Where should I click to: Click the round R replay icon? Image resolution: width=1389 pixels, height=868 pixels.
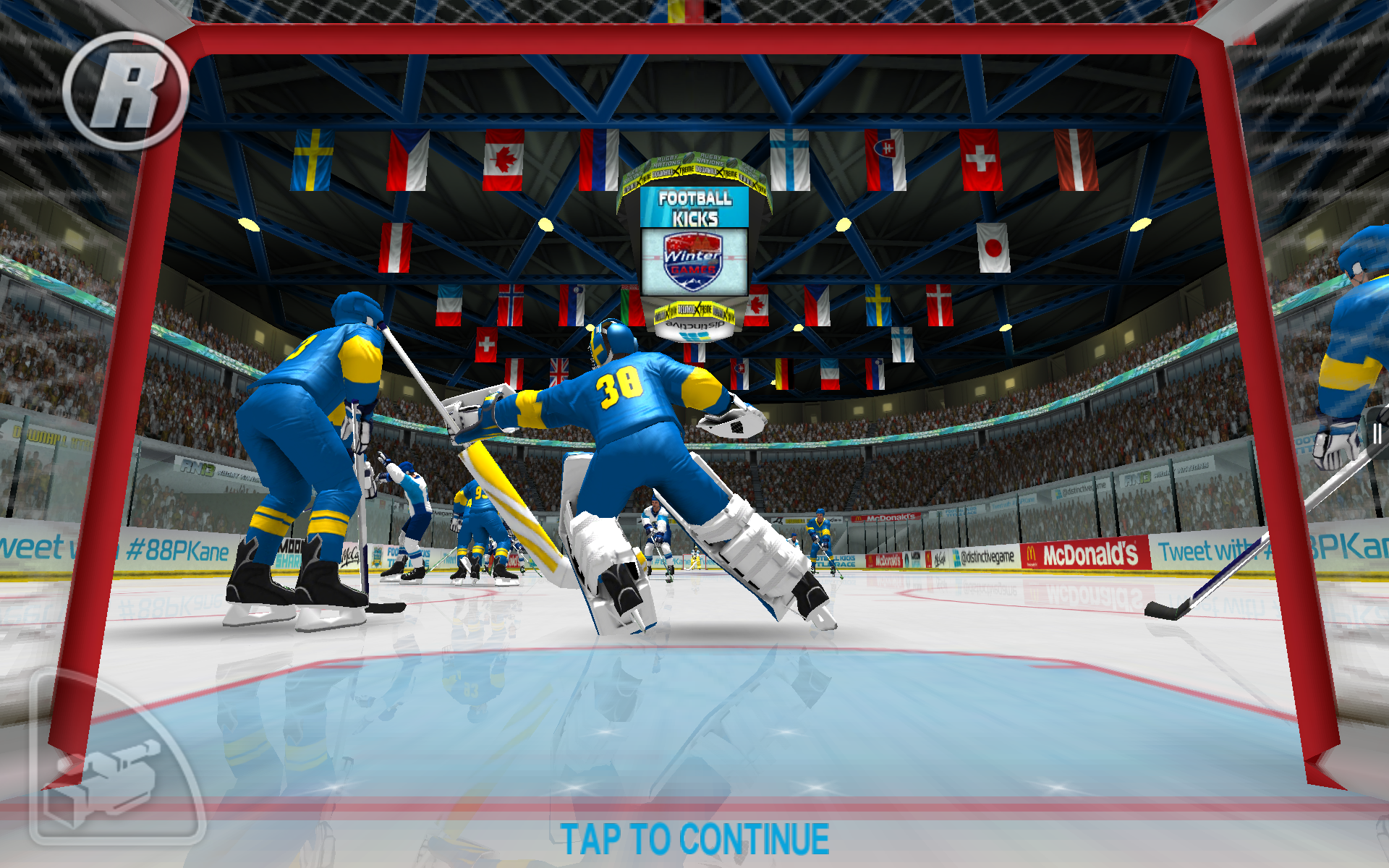pyautogui.click(x=126, y=90)
